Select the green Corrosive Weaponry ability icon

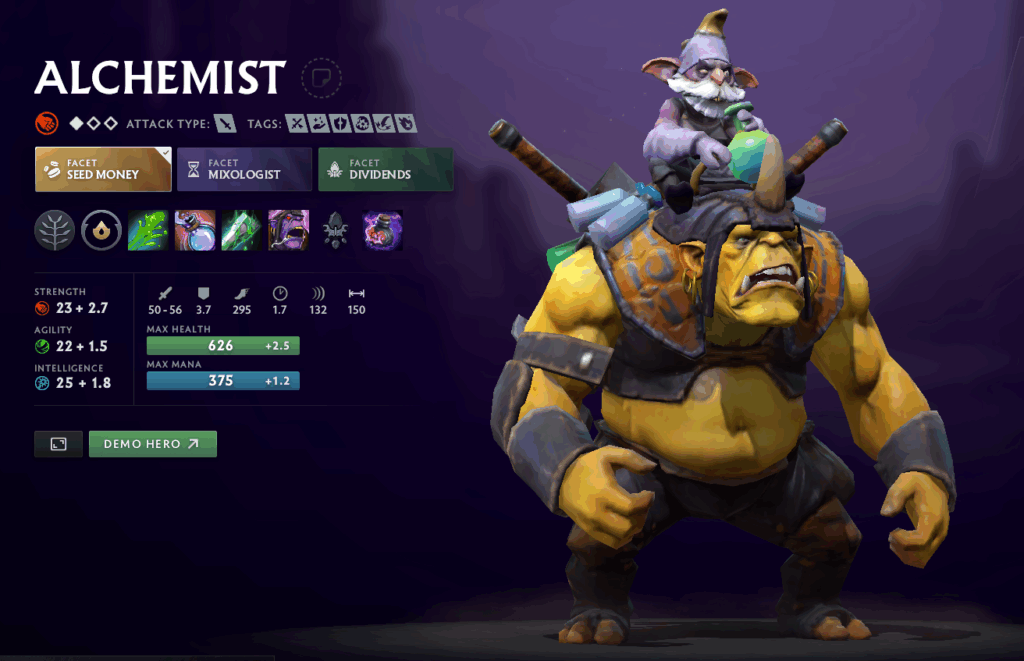tap(241, 230)
